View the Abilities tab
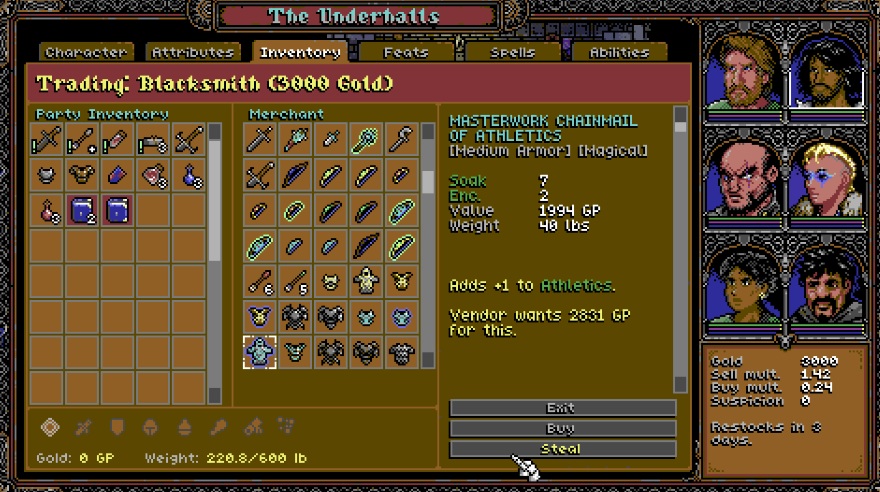 click(618, 52)
